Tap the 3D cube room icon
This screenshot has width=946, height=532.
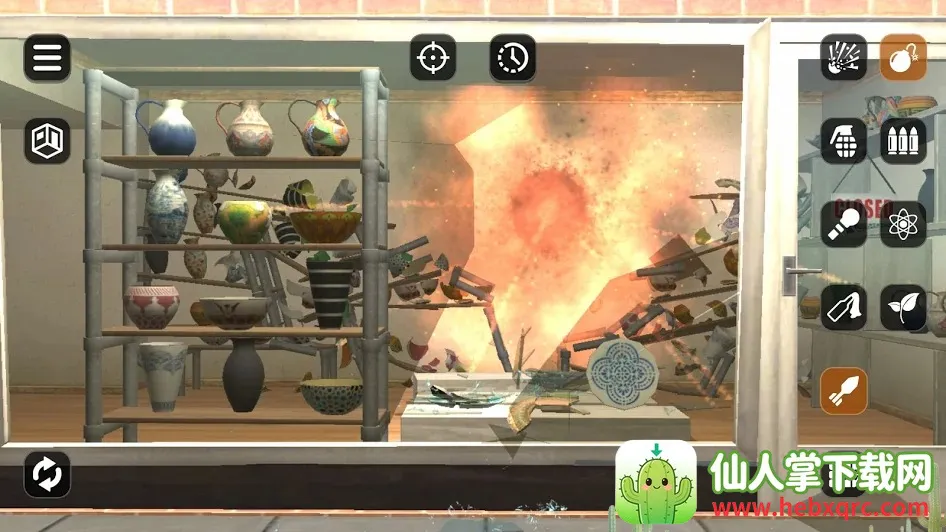point(47,141)
